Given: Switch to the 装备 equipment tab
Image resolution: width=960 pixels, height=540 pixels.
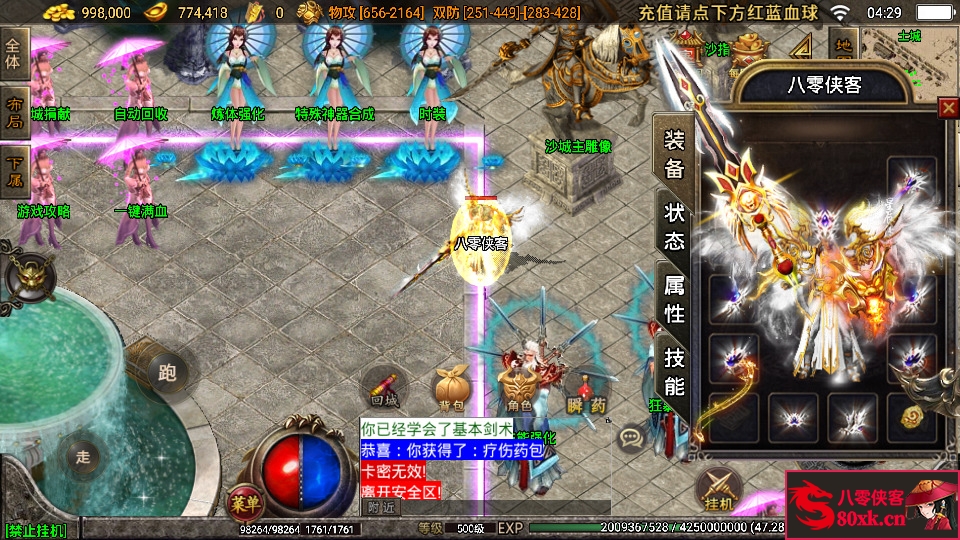Looking at the screenshot, I should point(674,153).
